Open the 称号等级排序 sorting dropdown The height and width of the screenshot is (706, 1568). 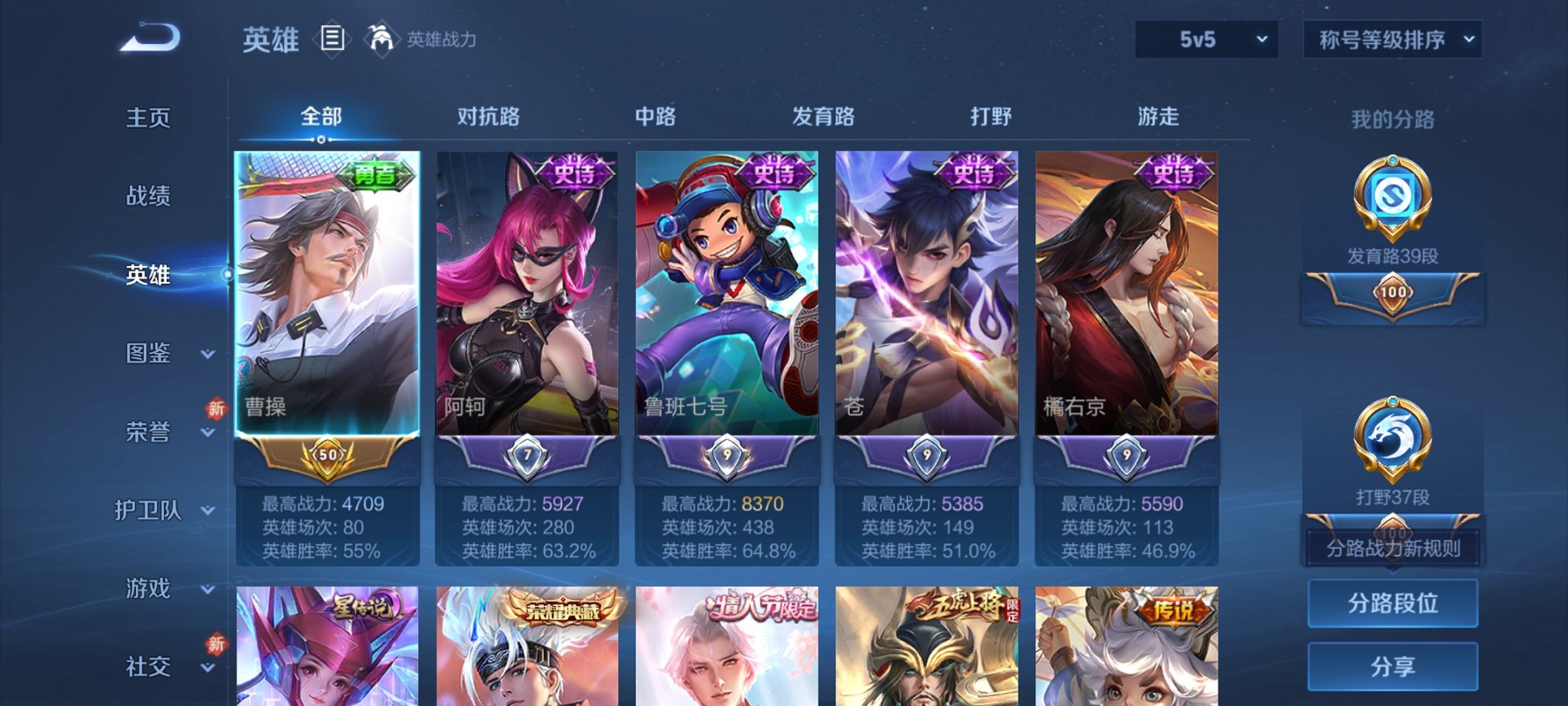(x=1391, y=37)
